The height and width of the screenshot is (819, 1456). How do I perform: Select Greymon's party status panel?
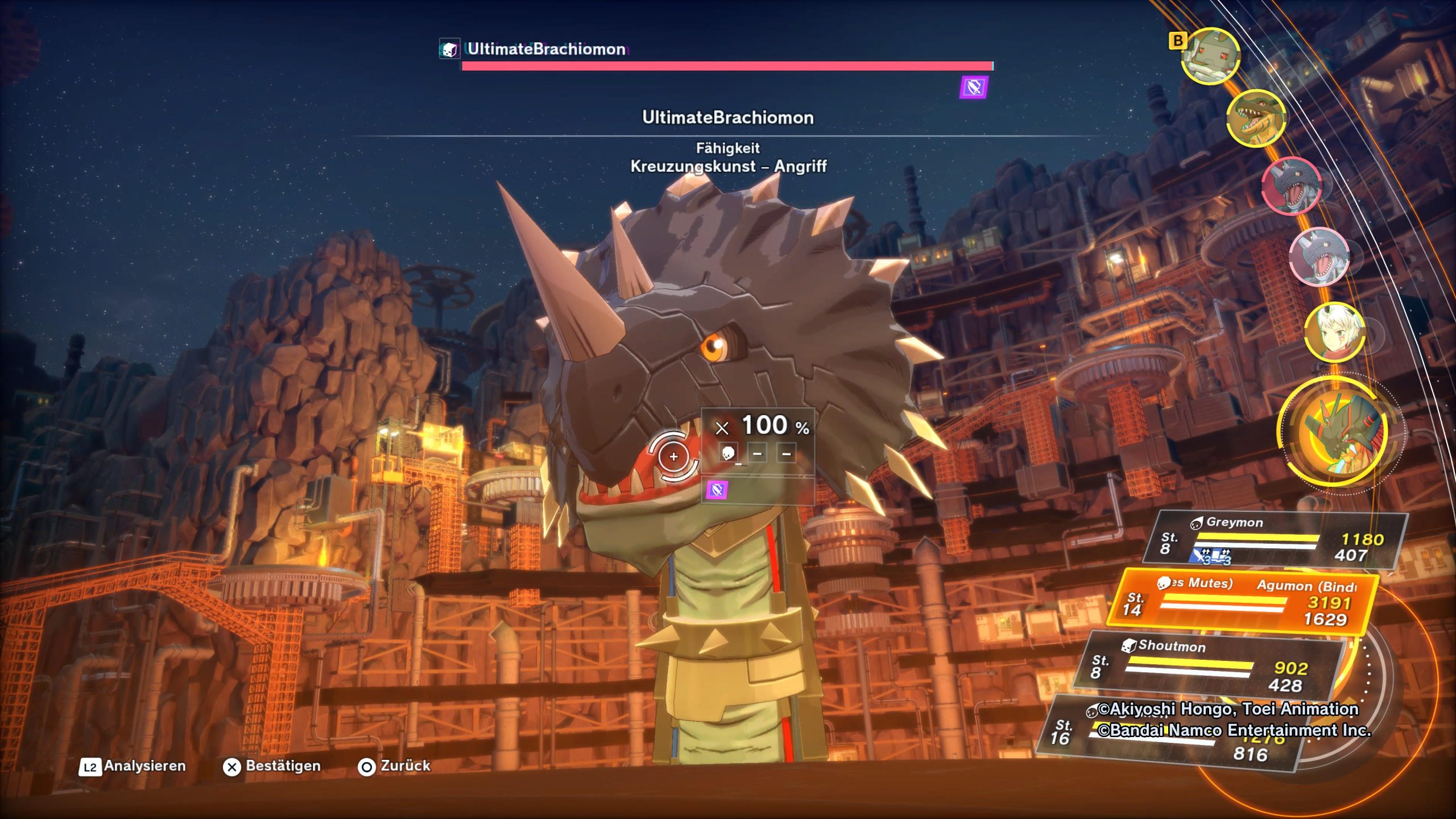tap(1280, 540)
